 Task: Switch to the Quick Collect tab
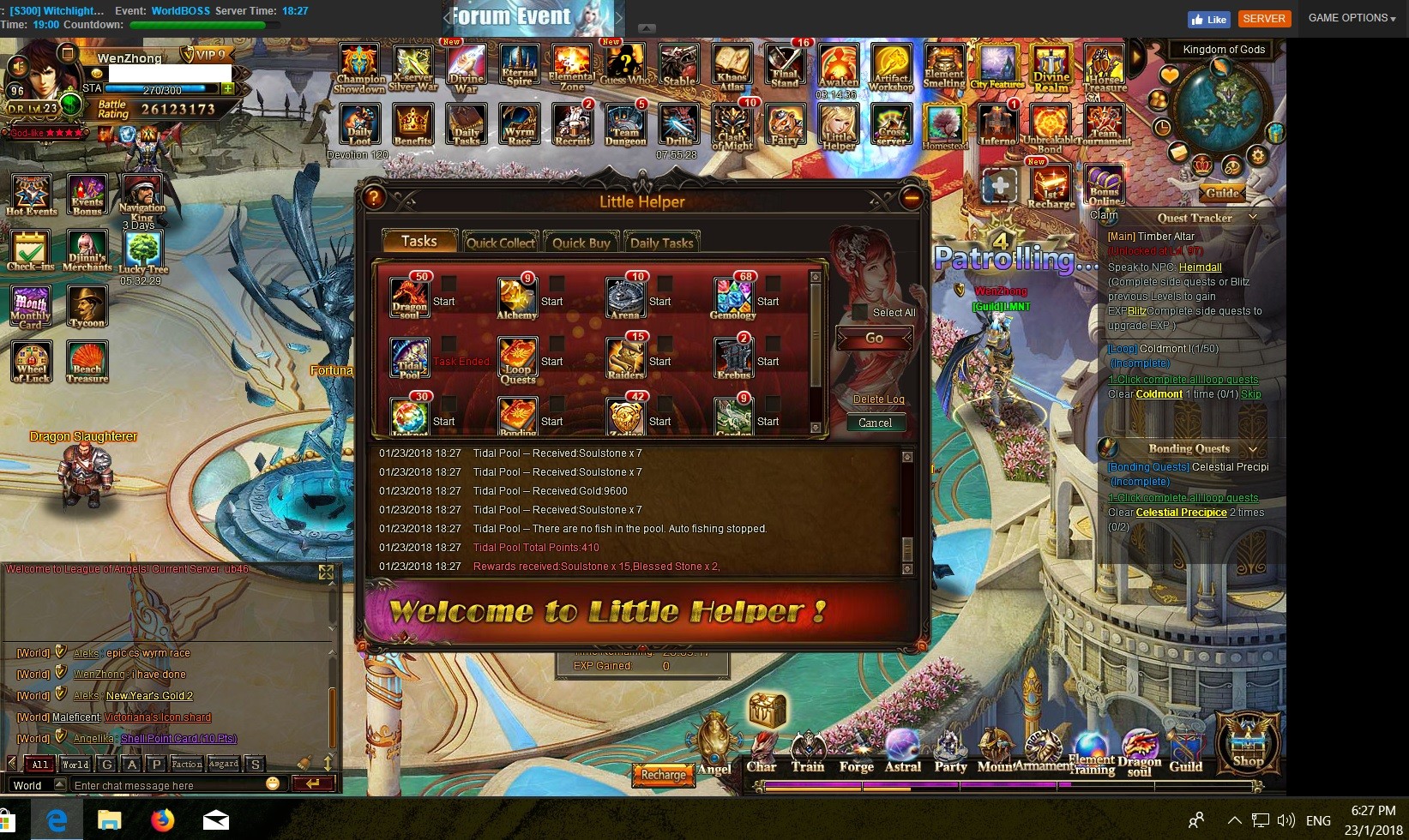point(500,243)
